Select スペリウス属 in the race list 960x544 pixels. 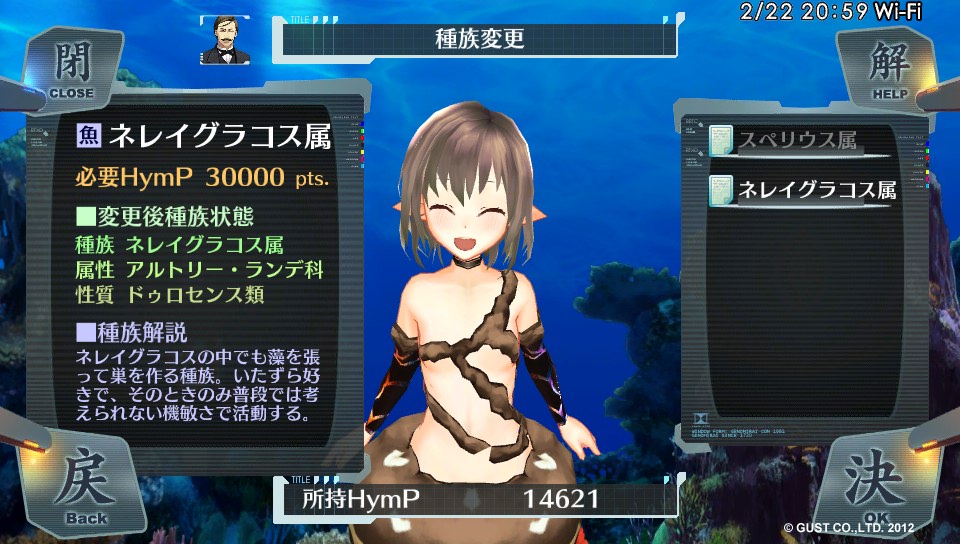click(x=798, y=141)
